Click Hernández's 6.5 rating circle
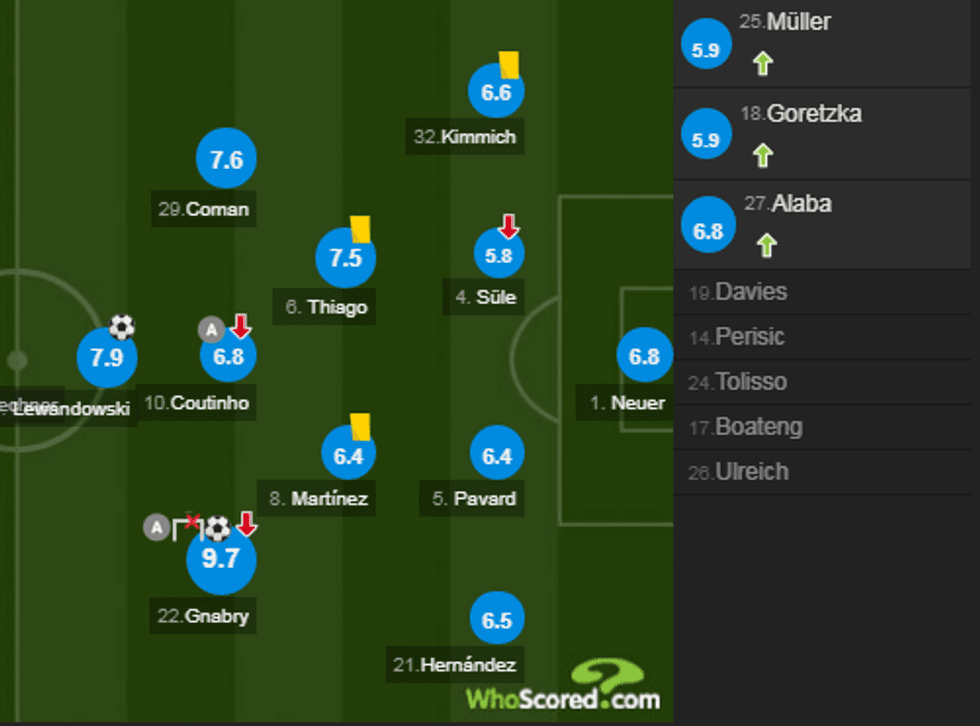The height and width of the screenshot is (726, 980). [x=497, y=620]
